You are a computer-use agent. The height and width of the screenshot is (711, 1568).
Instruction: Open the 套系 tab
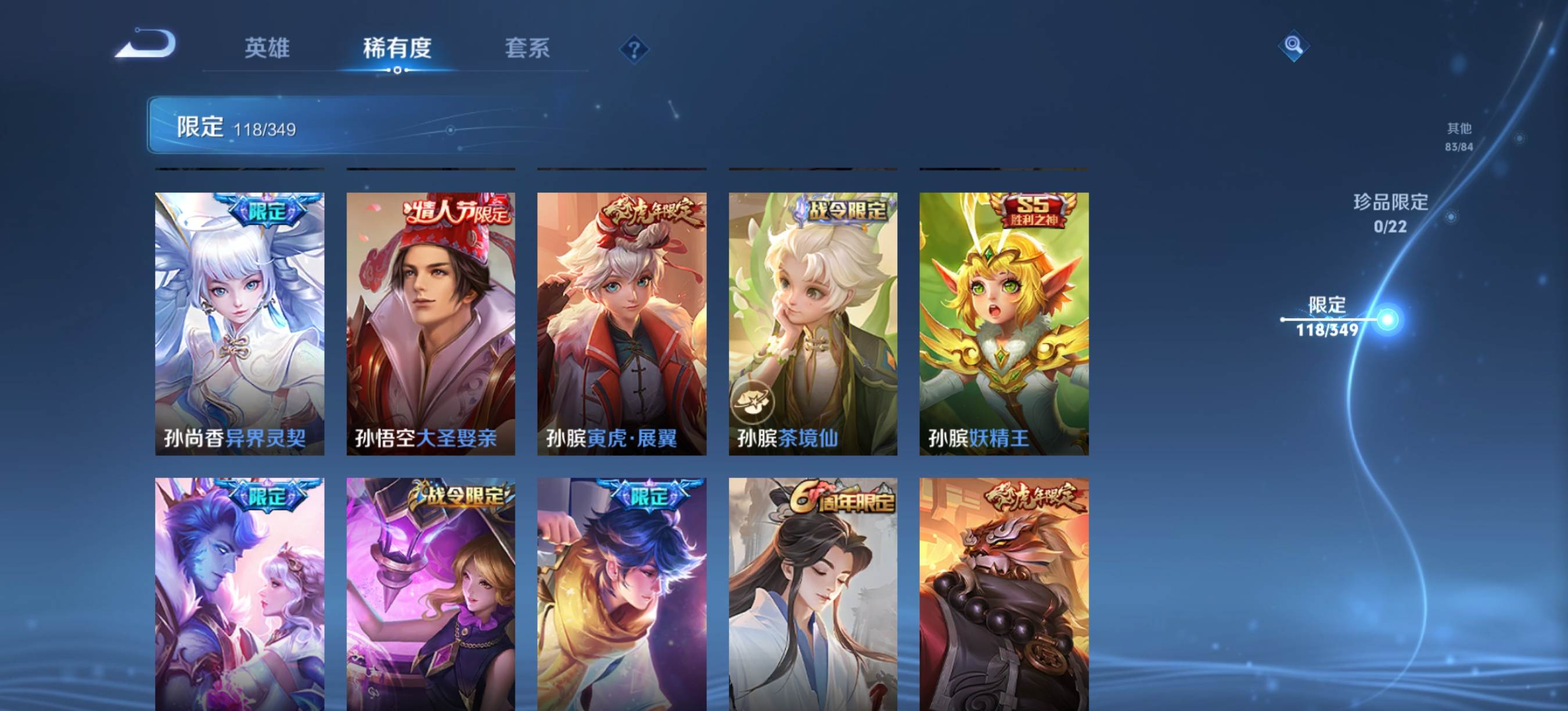coord(527,48)
